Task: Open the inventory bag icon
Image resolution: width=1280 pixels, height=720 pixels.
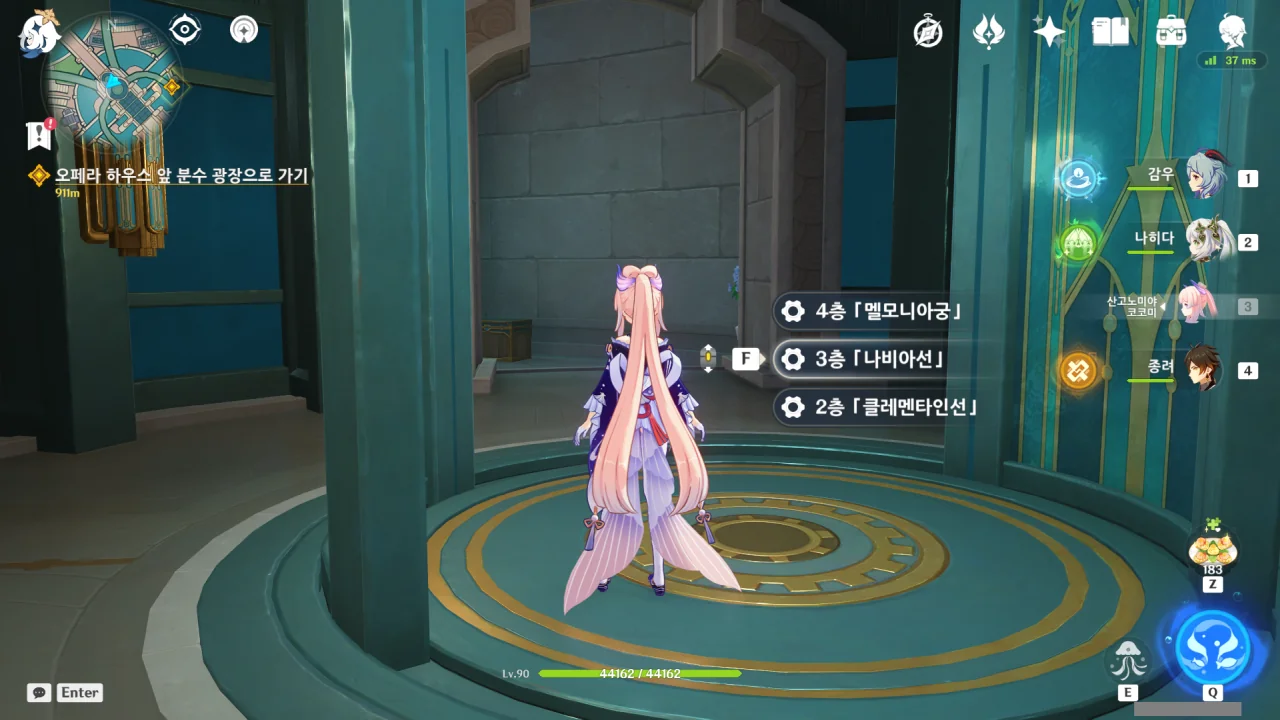Action: click(x=1170, y=32)
